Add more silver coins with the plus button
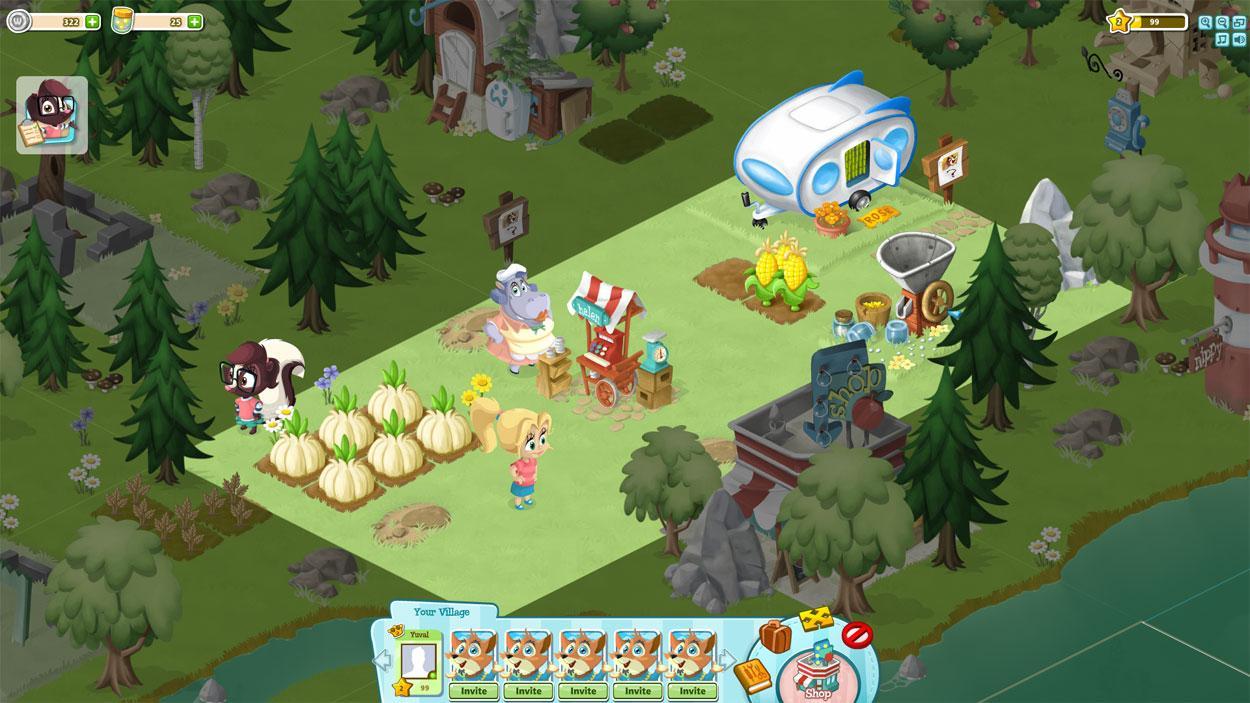The height and width of the screenshot is (703, 1250). [92, 21]
